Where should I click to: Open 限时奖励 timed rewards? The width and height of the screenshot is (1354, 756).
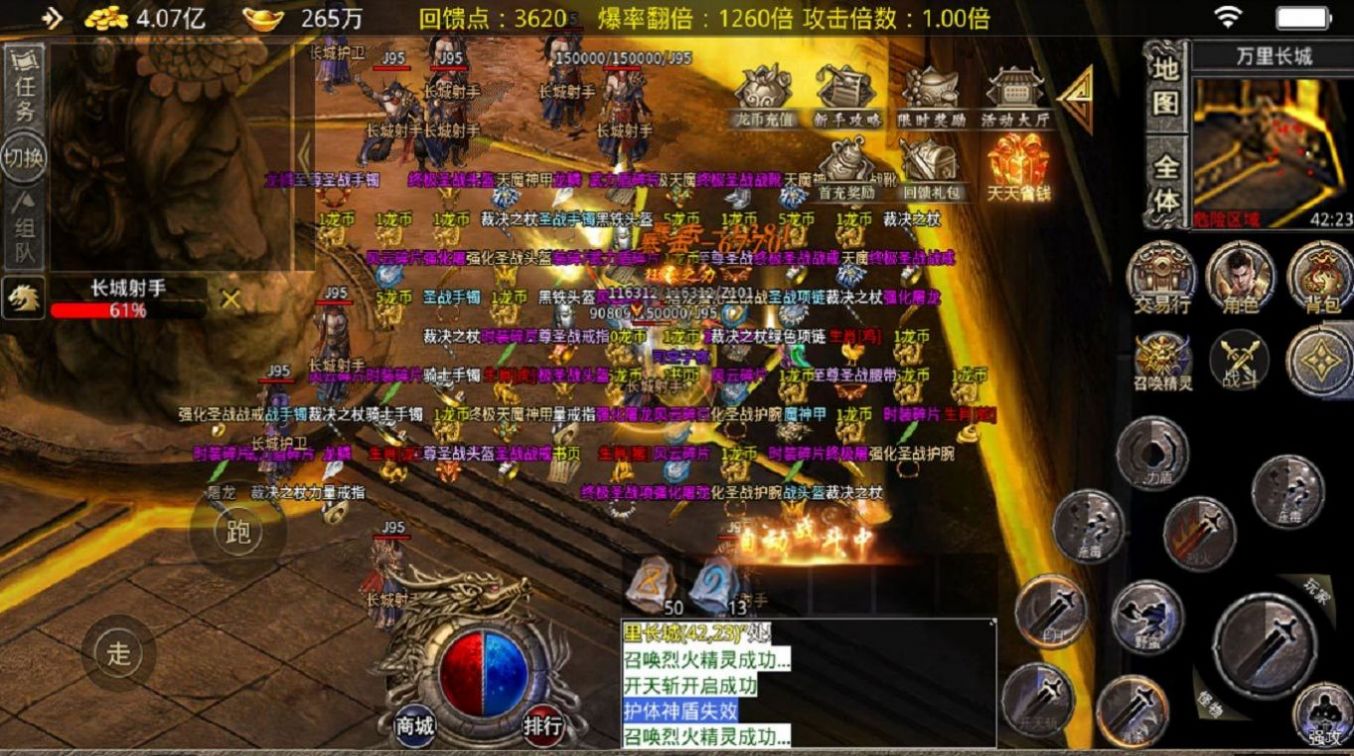[x=931, y=94]
